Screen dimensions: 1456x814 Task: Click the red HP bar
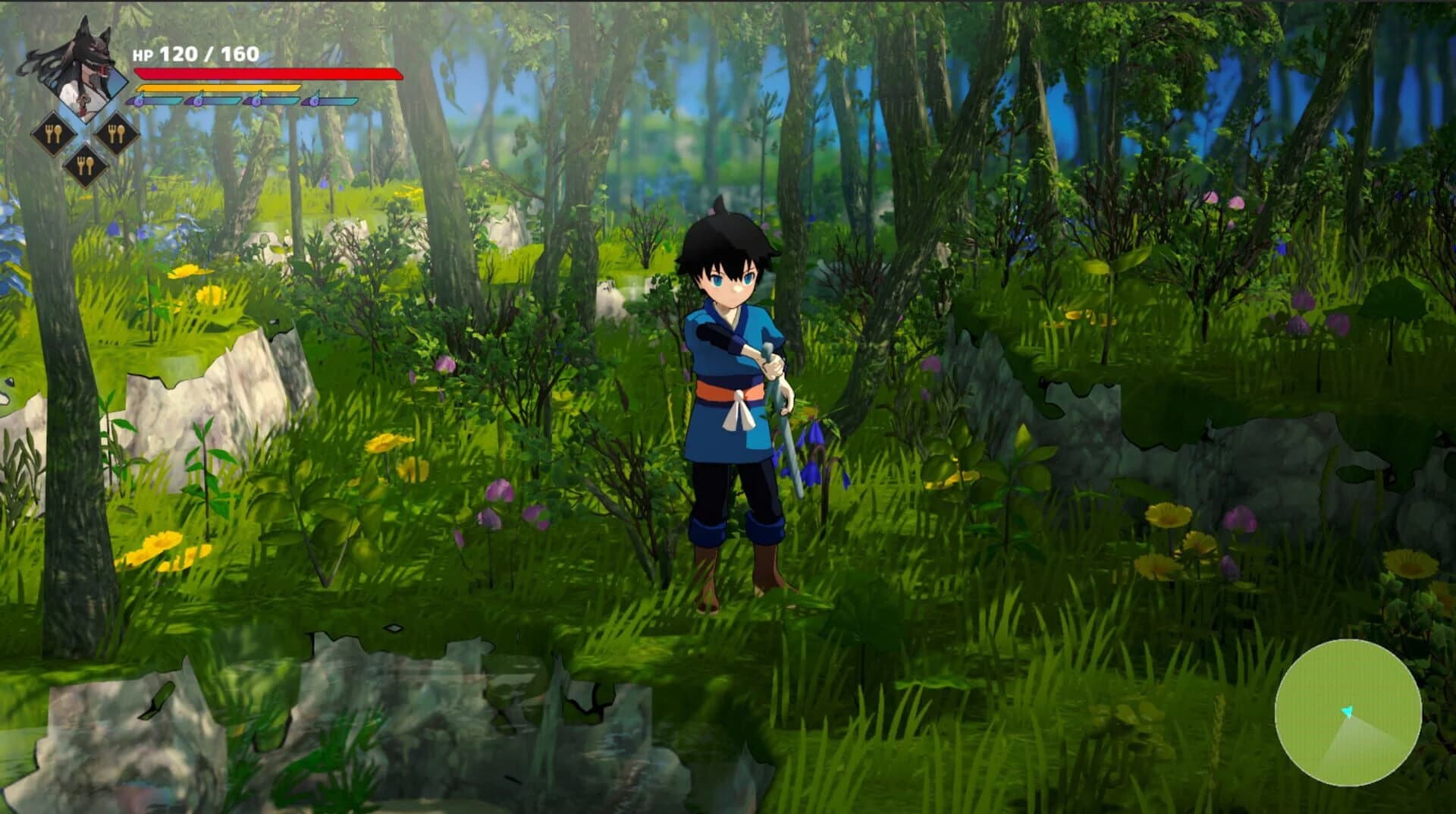(x=265, y=74)
